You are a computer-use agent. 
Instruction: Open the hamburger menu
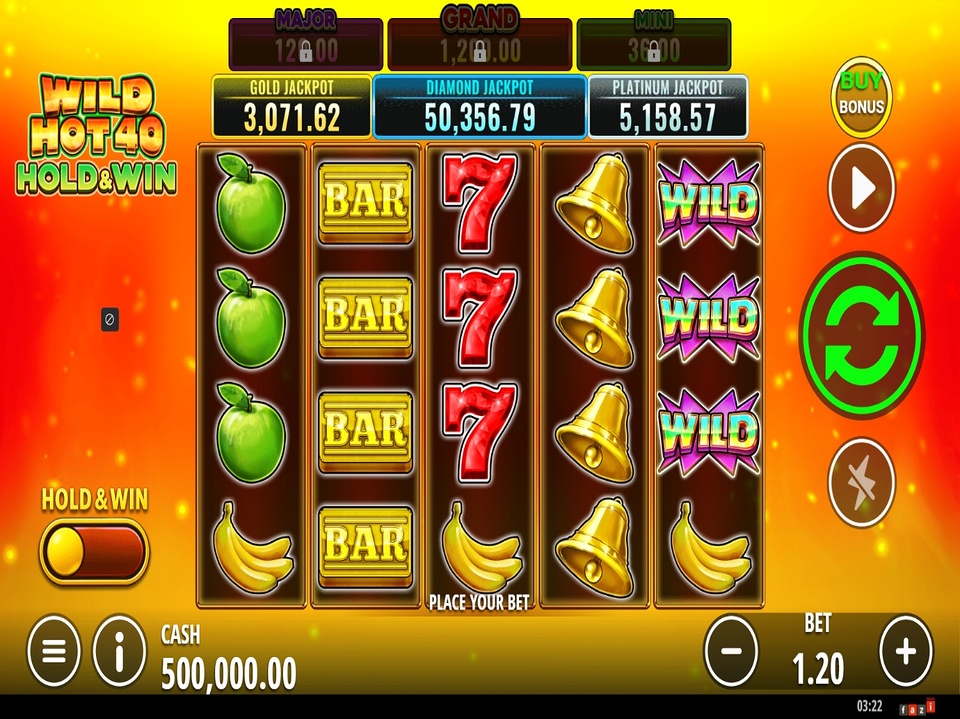(x=54, y=651)
